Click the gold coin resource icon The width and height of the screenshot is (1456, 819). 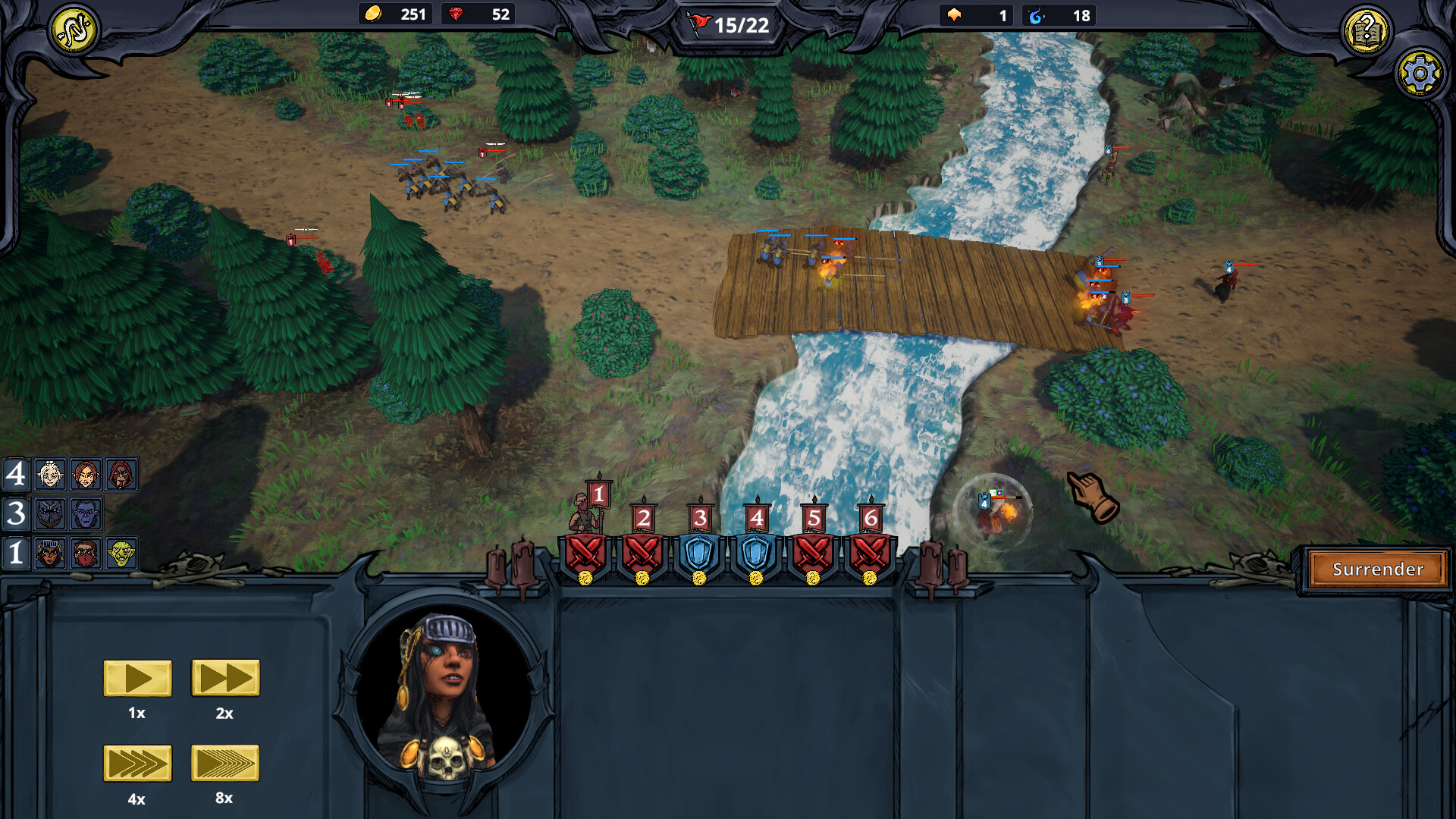point(372,13)
